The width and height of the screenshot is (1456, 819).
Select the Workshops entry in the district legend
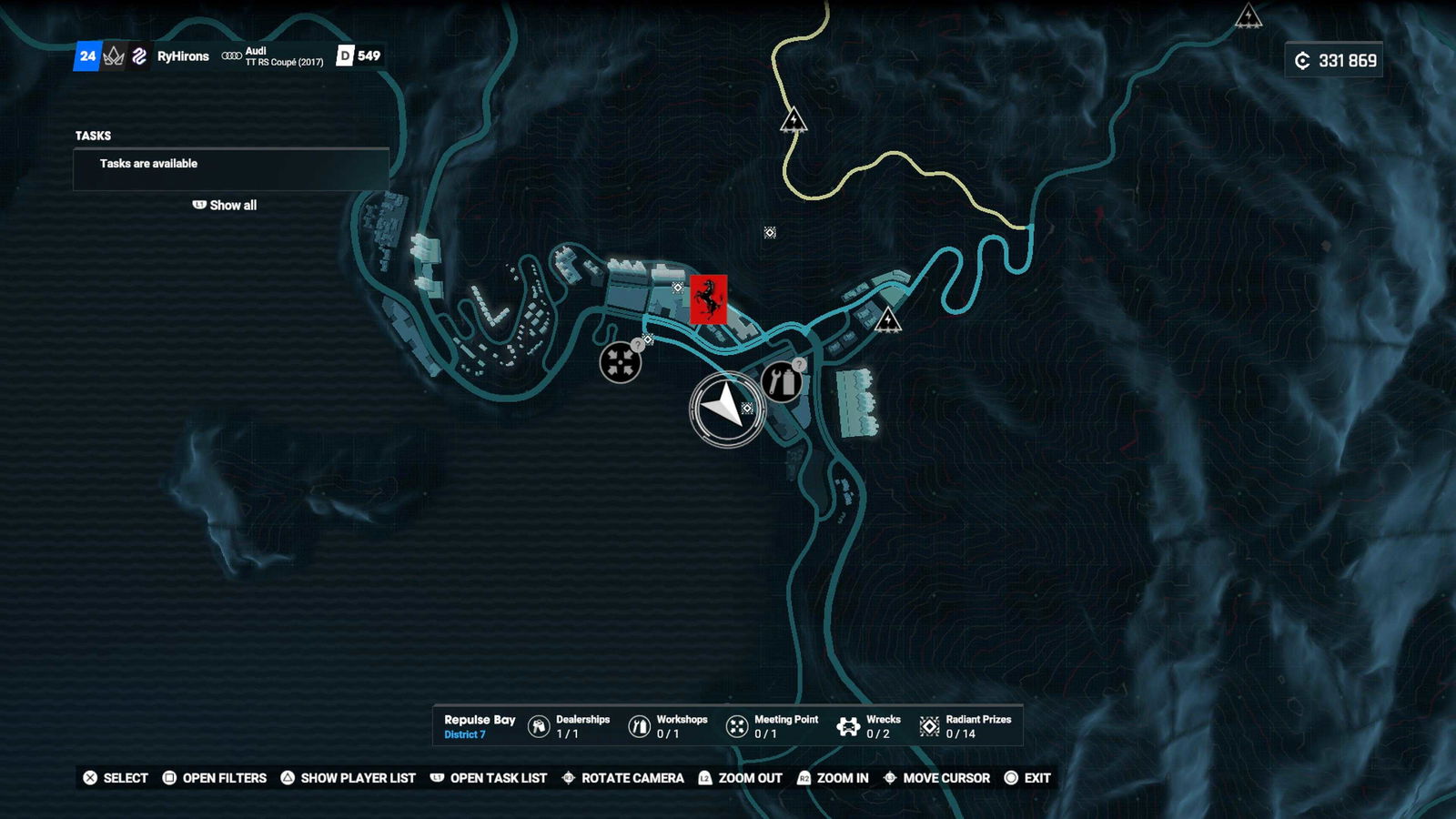(x=669, y=726)
